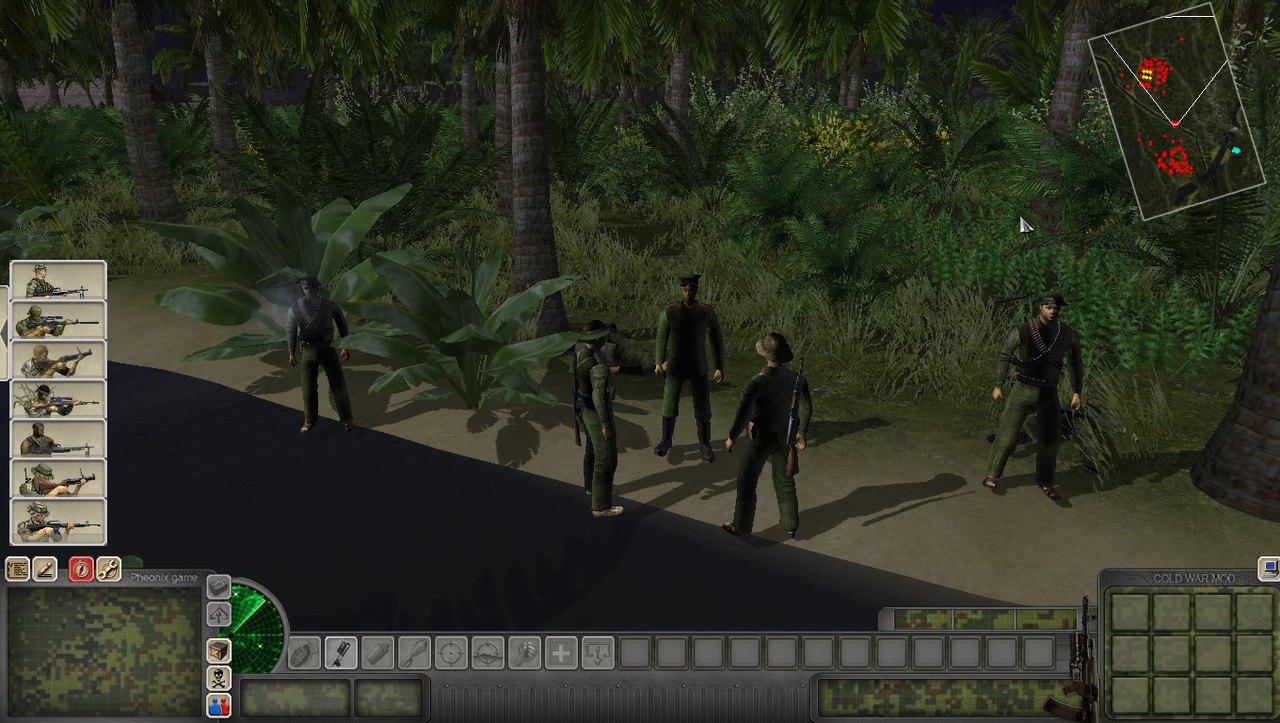Choose the fist melee action
The width and height of the screenshot is (1280, 723).
pyautogui.click(x=524, y=653)
